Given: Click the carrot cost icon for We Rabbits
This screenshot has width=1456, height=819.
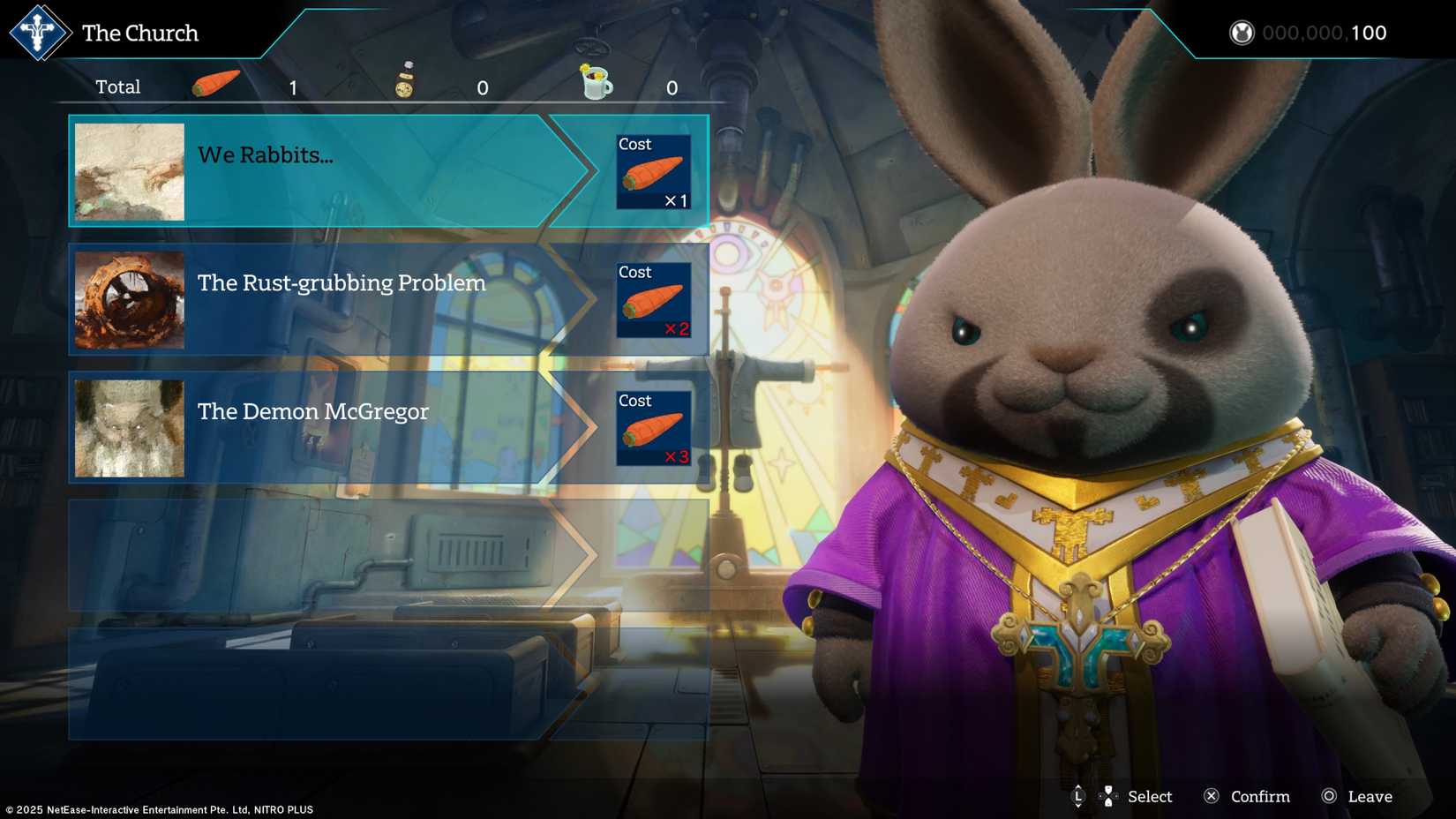Looking at the screenshot, I should pyautogui.click(x=651, y=174).
